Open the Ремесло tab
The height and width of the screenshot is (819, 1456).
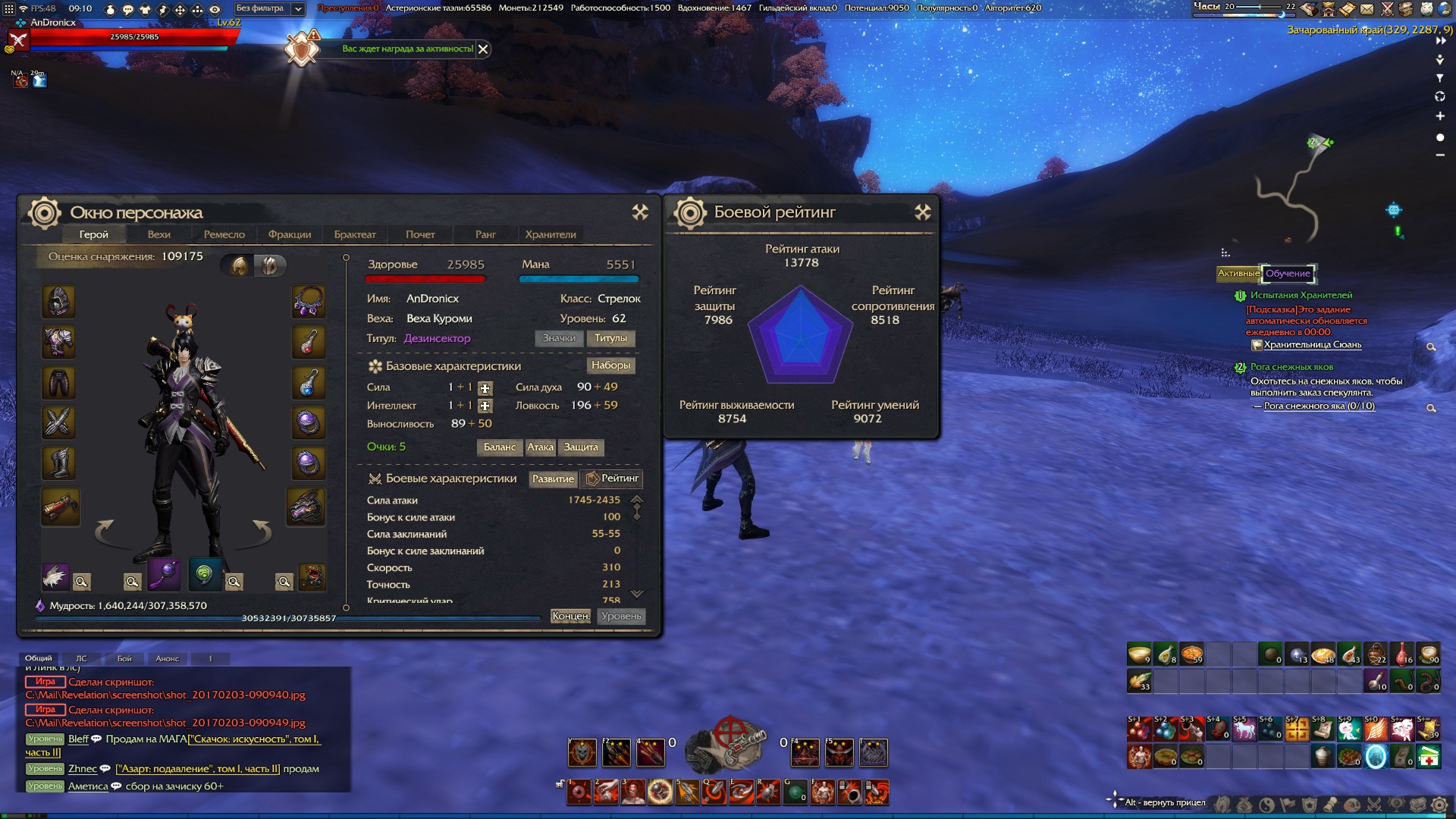point(224,234)
